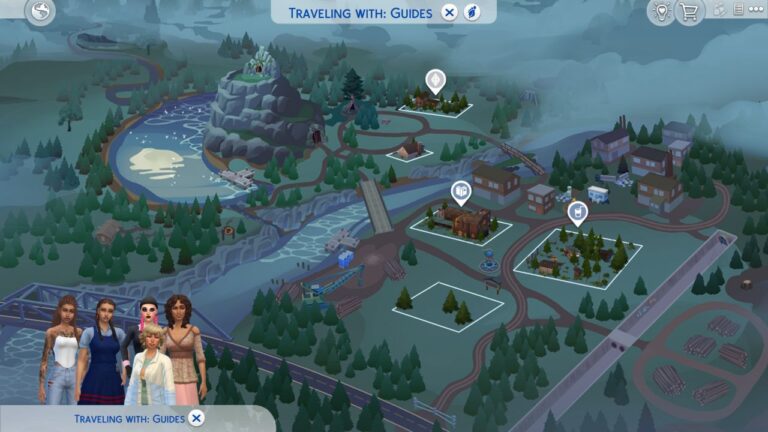Viewport: 768px width, 432px height.
Task: Open the shopping cart store
Action: [688, 12]
